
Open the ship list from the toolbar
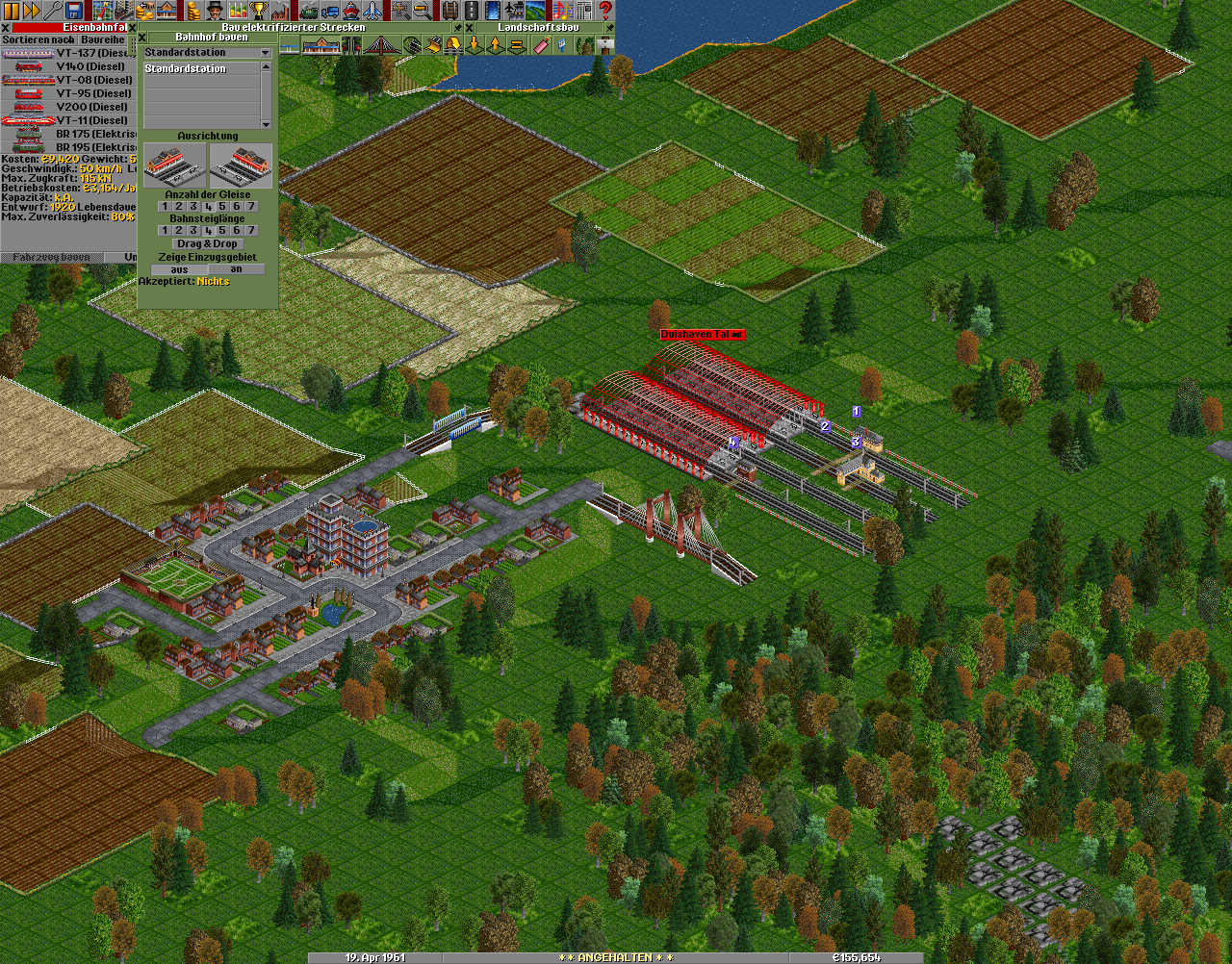351,11
